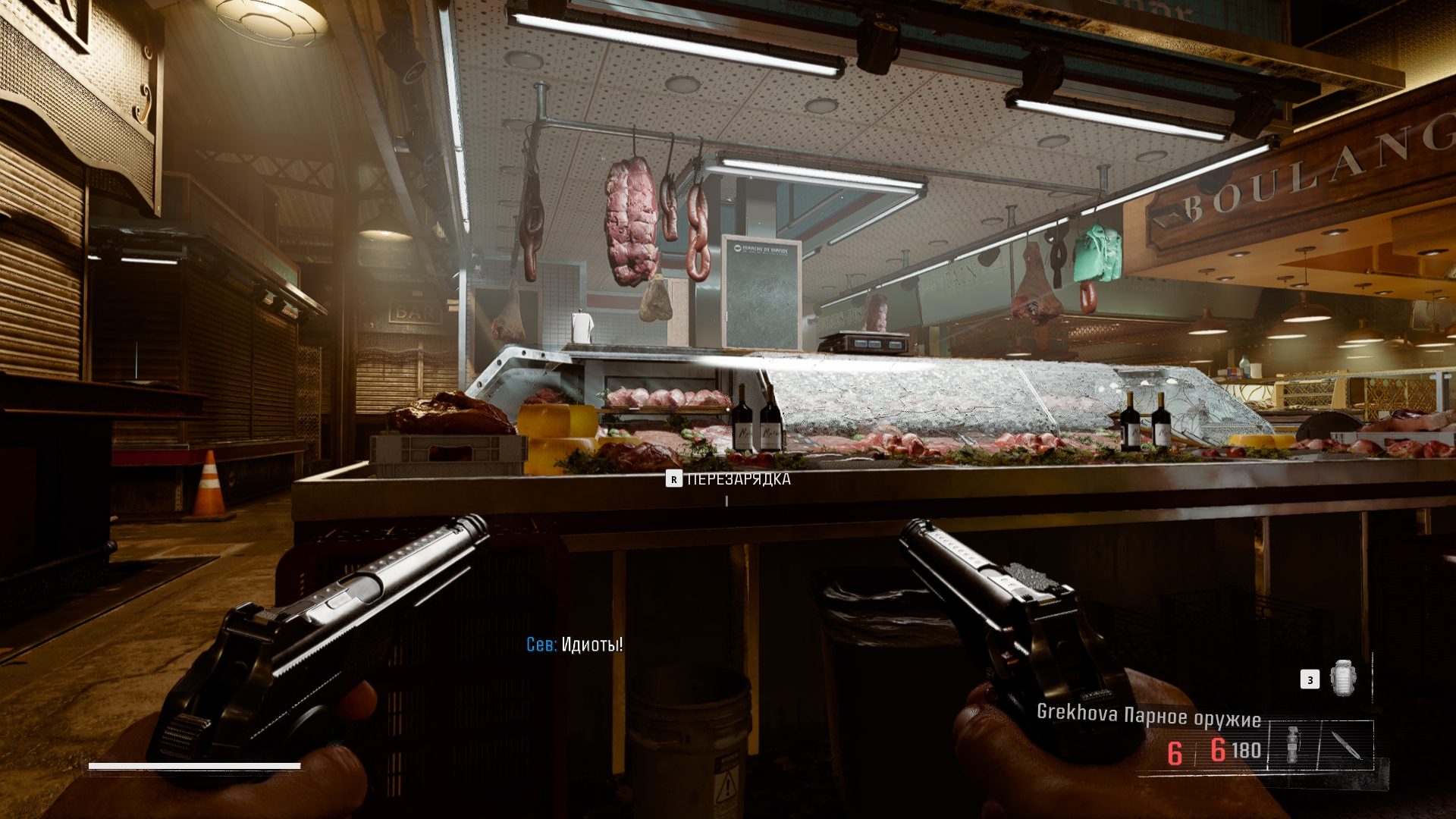Viewport: 1456px width, 819px height.
Task: Select the throwing knife equipment slot
Action: click(x=1346, y=745)
